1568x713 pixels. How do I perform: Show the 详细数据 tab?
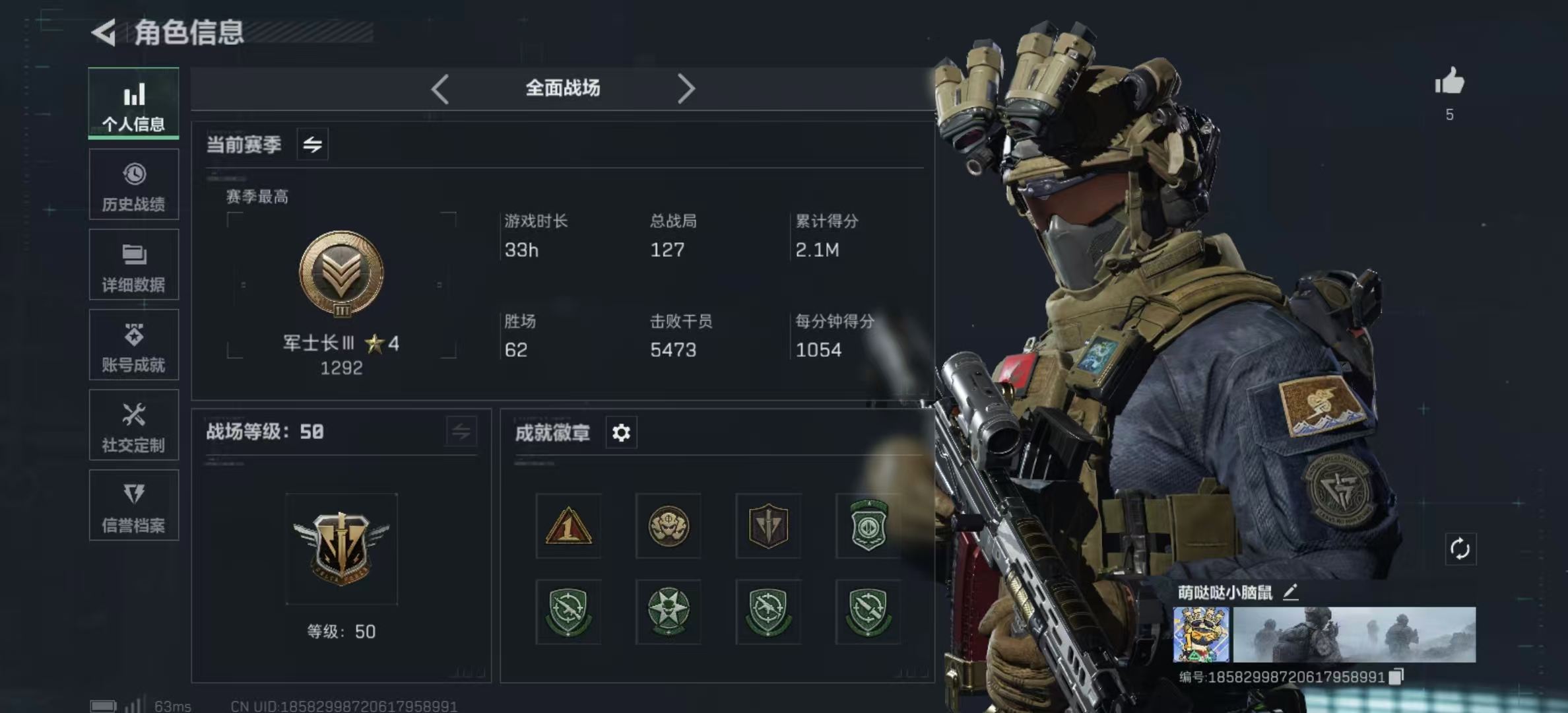coord(134,265)
